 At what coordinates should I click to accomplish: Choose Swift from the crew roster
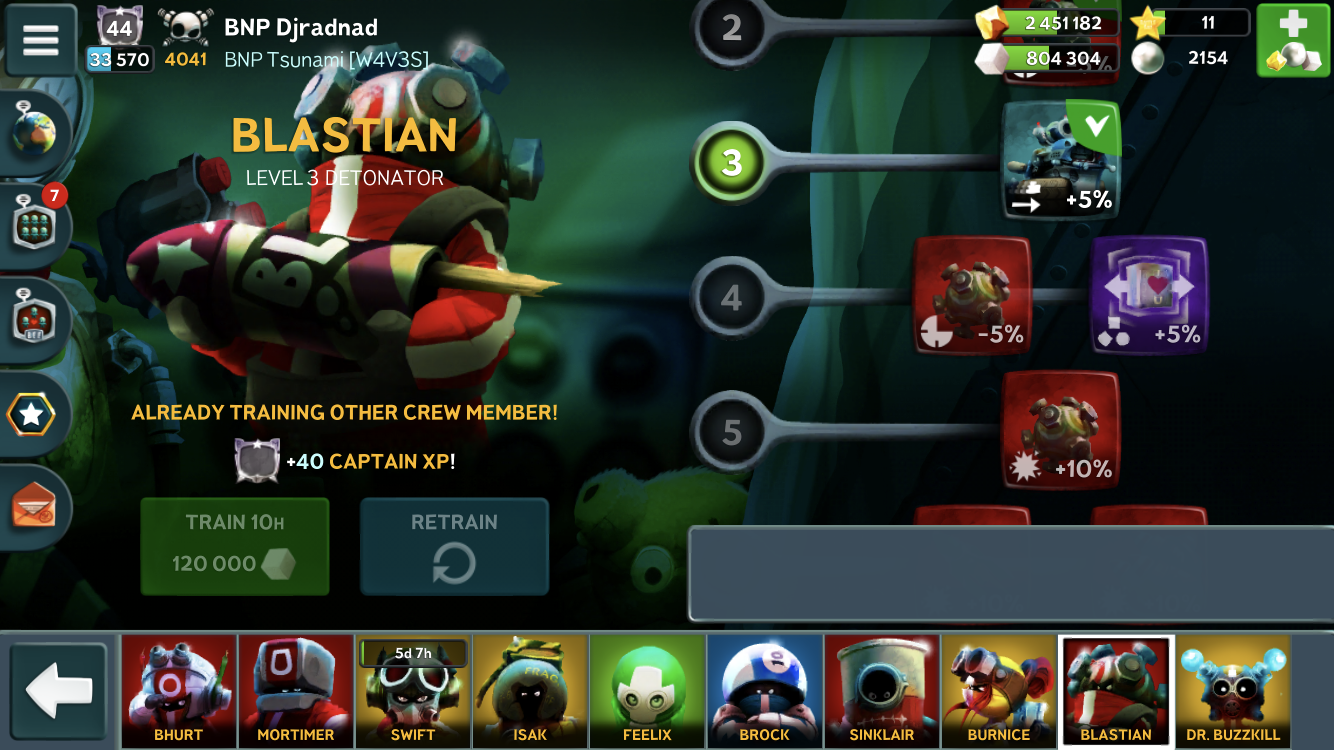pyautogui.click(x=413, y=691)
